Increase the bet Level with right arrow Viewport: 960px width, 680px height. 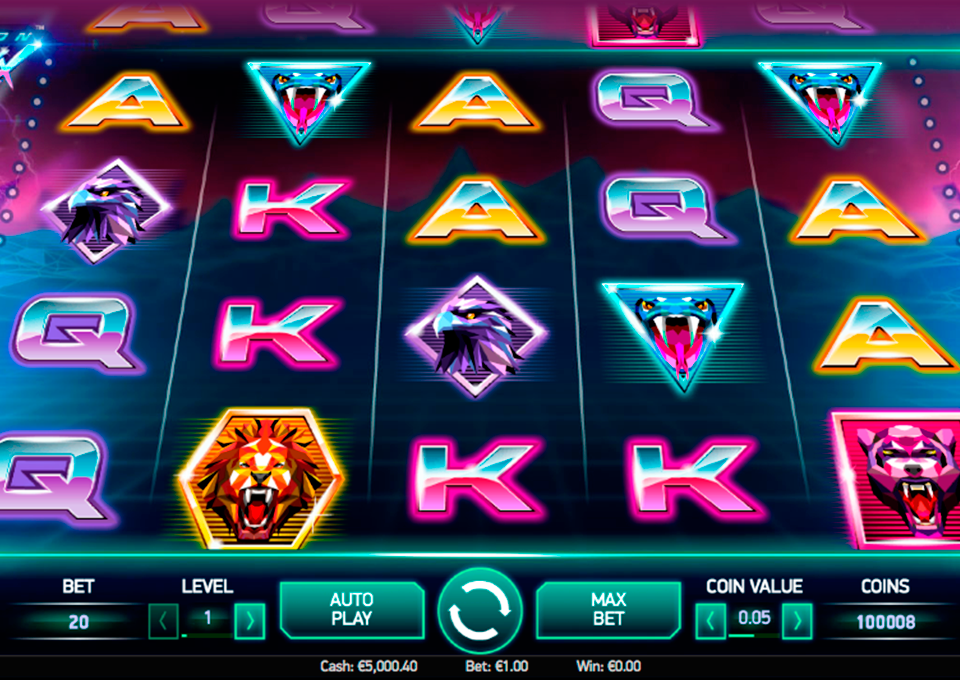[249, 621]
